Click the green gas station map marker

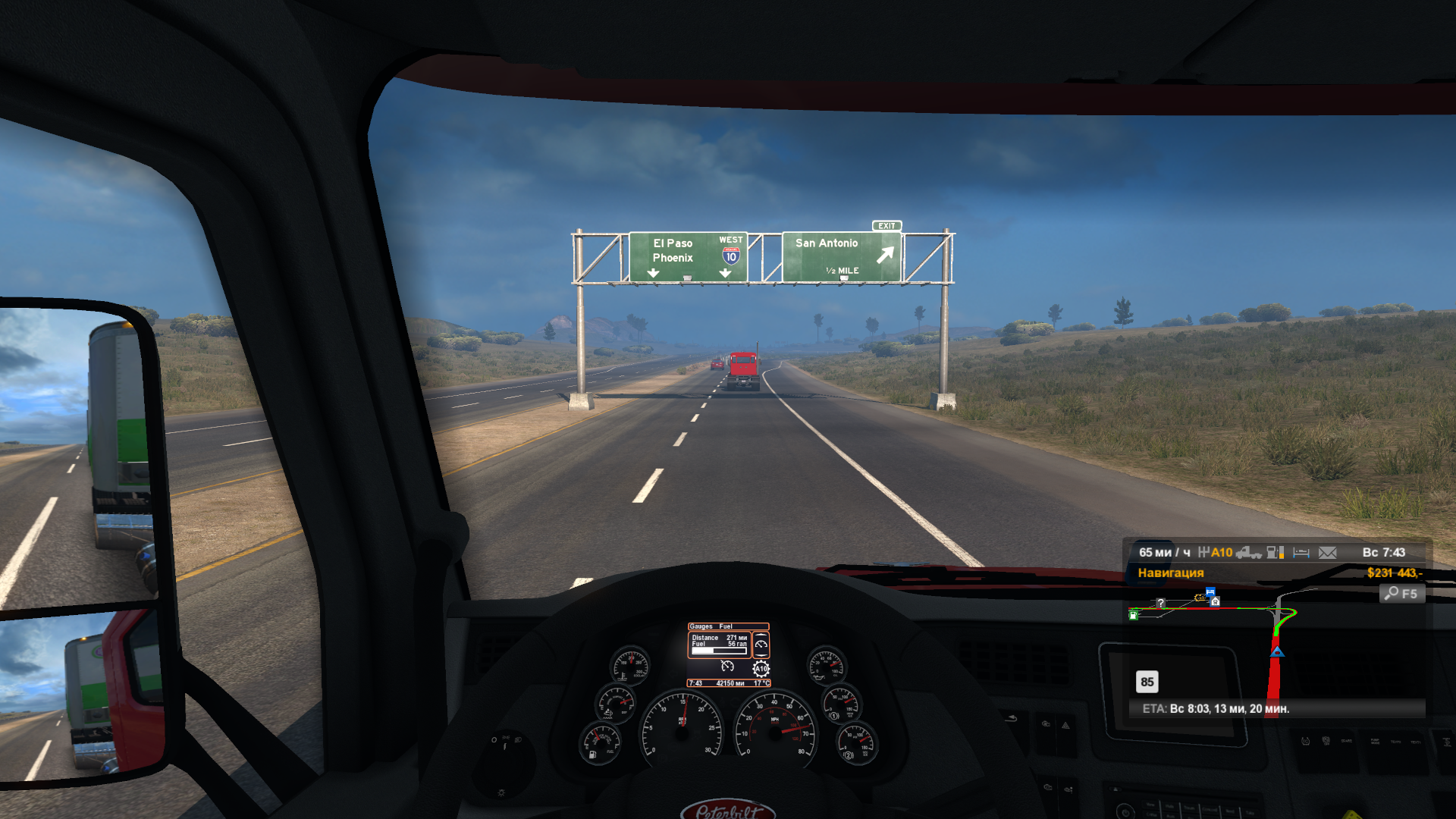click(1134, 616)
